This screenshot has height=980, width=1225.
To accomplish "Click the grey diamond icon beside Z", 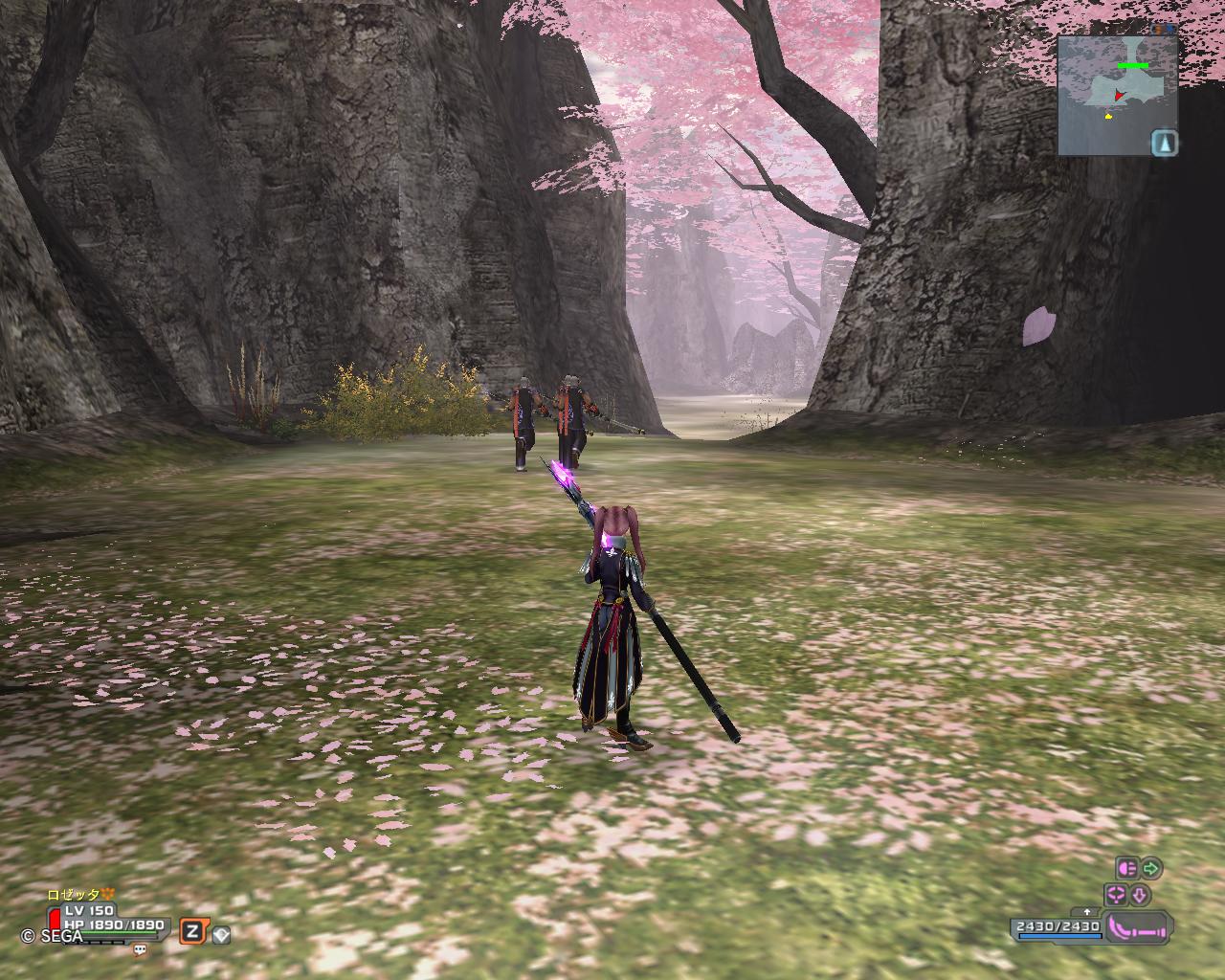I will (221, 935).
